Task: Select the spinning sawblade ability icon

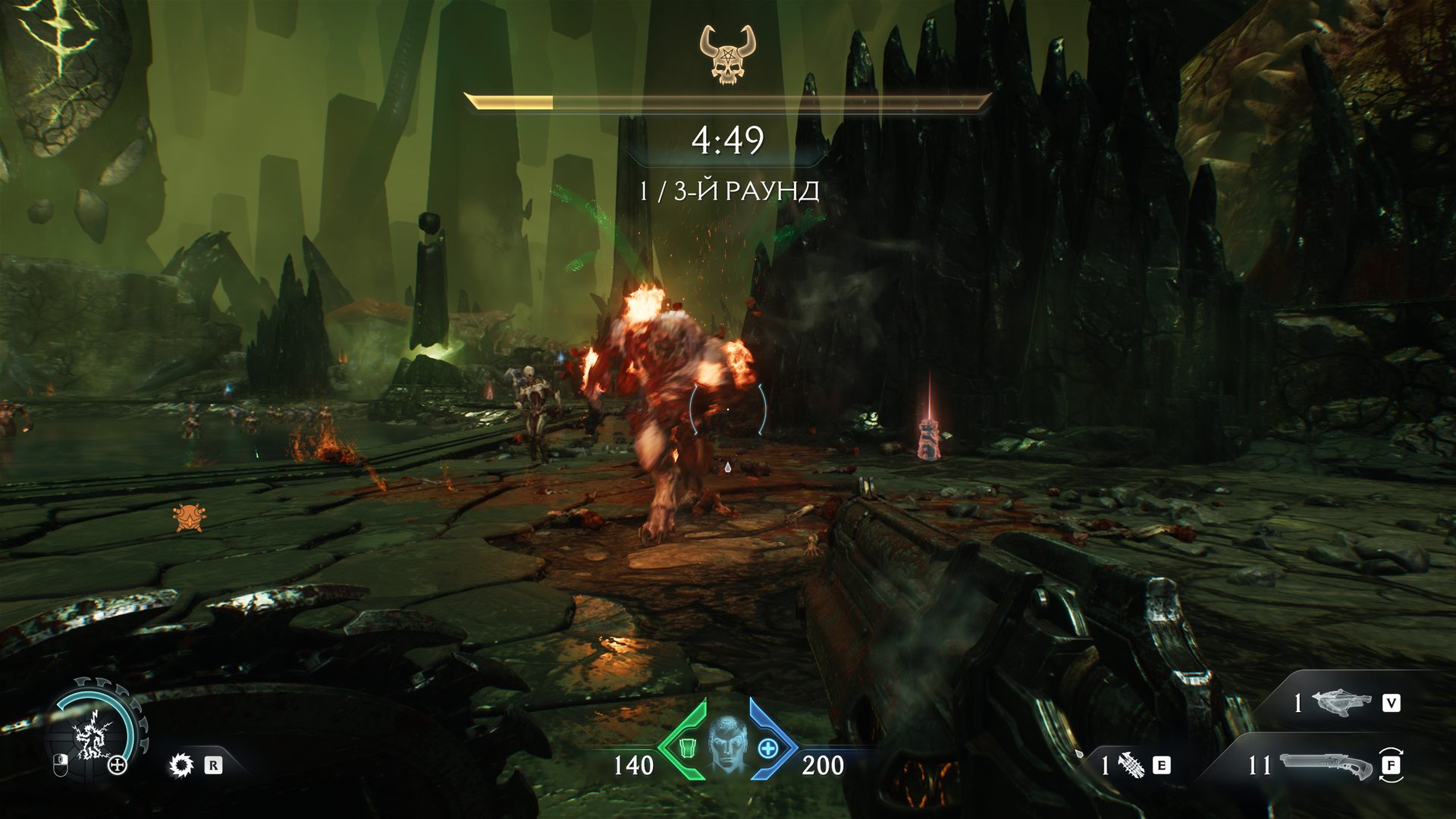Action: pos(181,765)
